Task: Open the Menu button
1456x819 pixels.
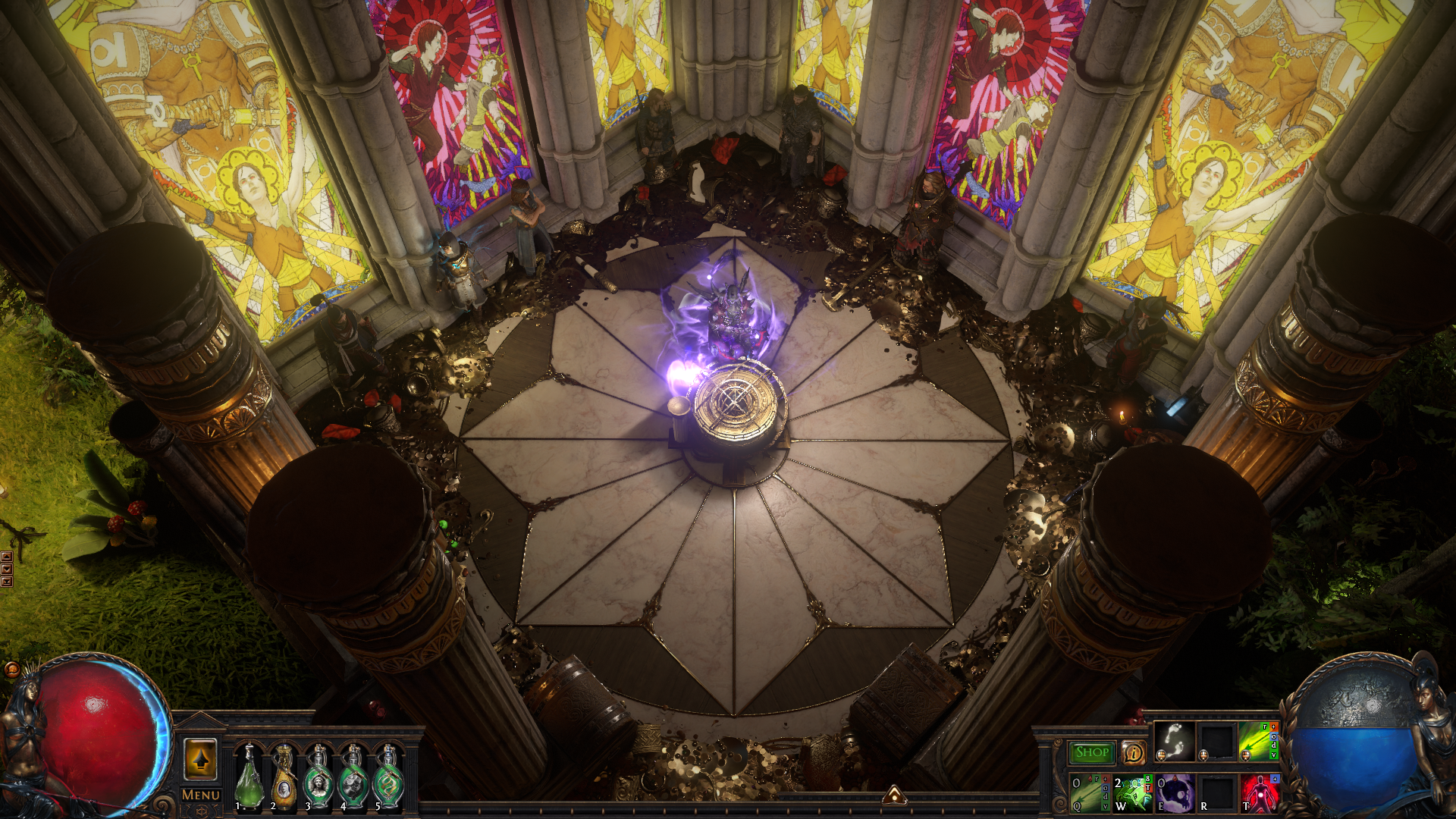Action: (x=201, y=795)
